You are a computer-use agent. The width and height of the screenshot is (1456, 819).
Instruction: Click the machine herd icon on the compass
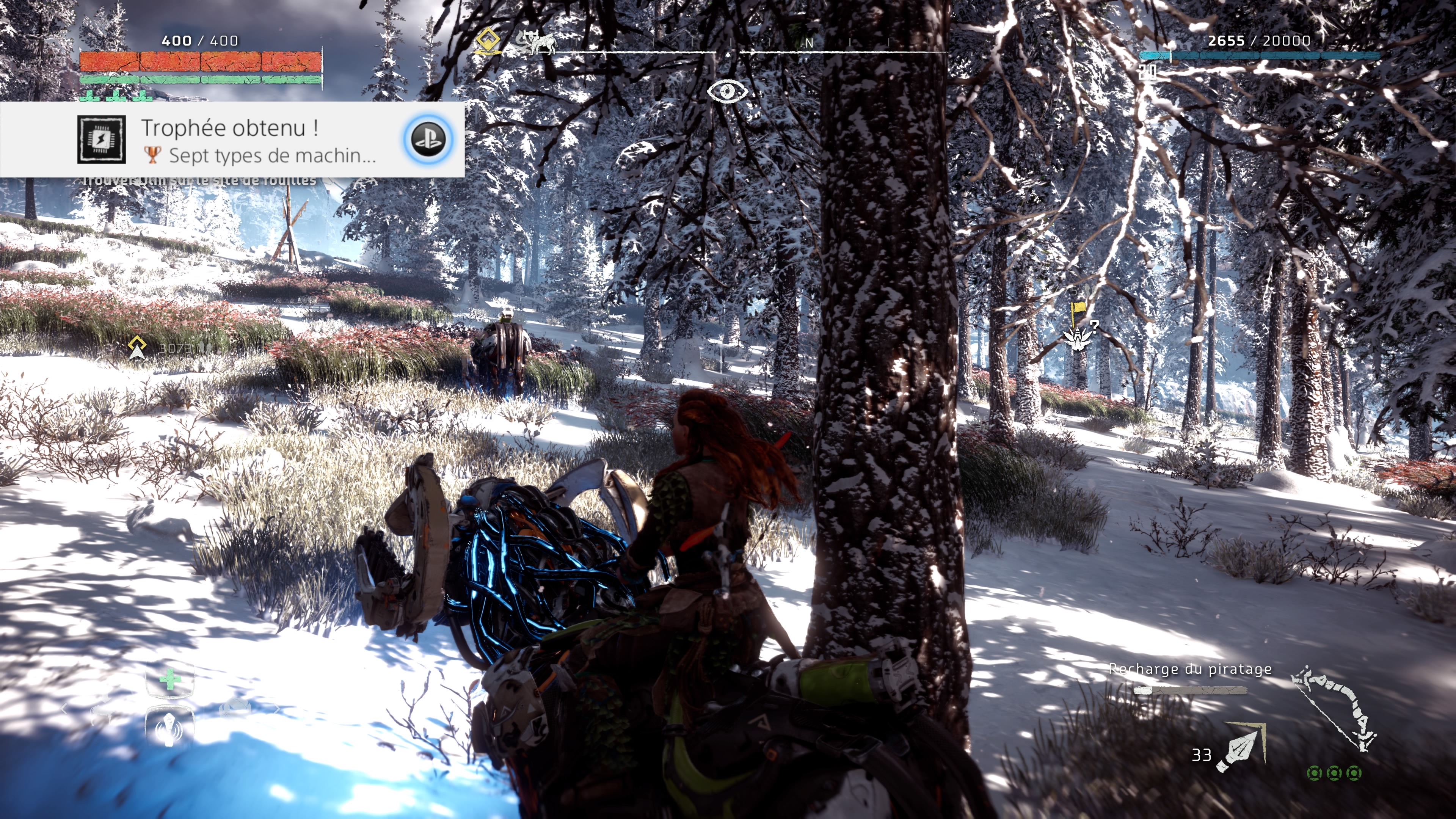point(537,43)
